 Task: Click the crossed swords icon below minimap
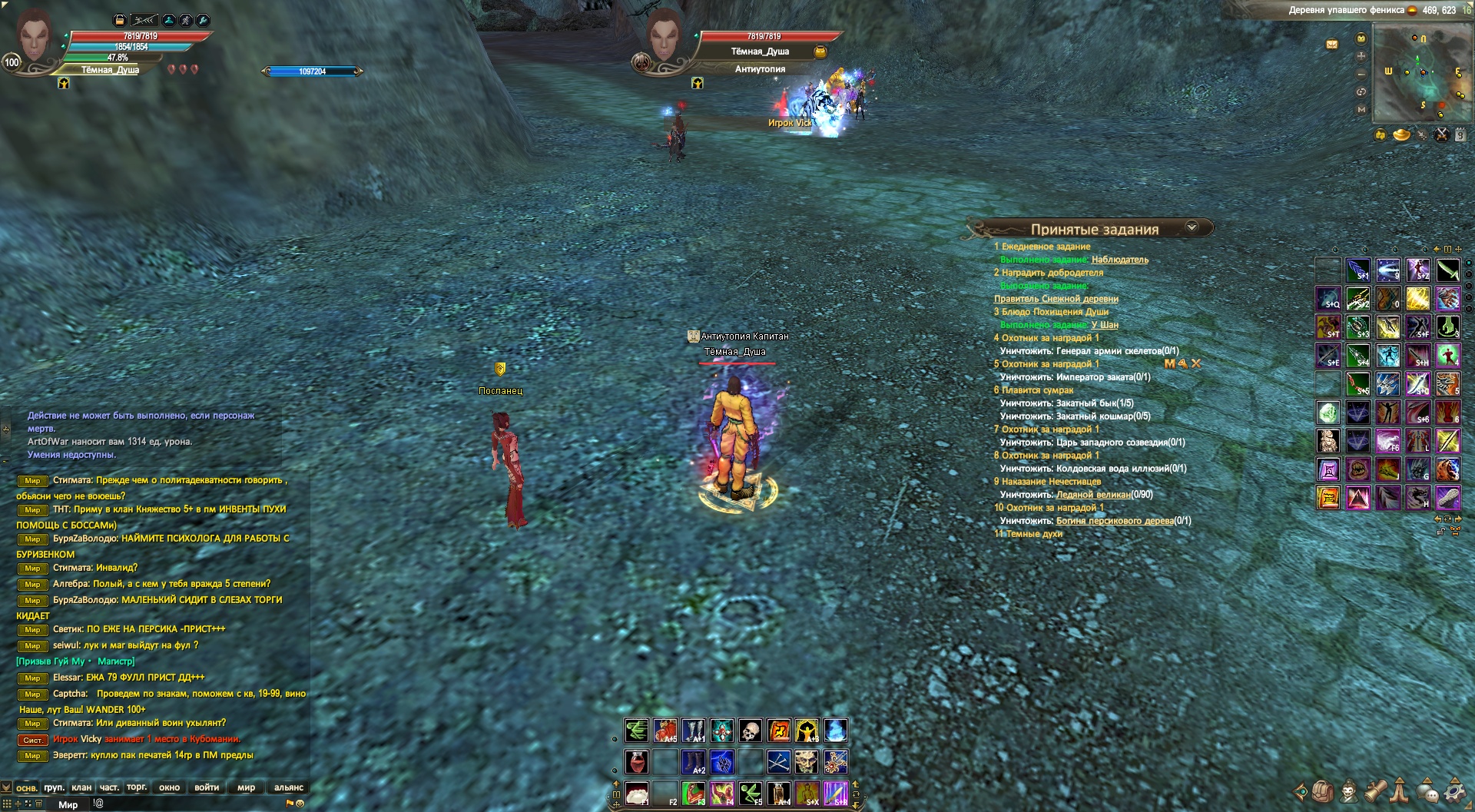coord(1442,135)
